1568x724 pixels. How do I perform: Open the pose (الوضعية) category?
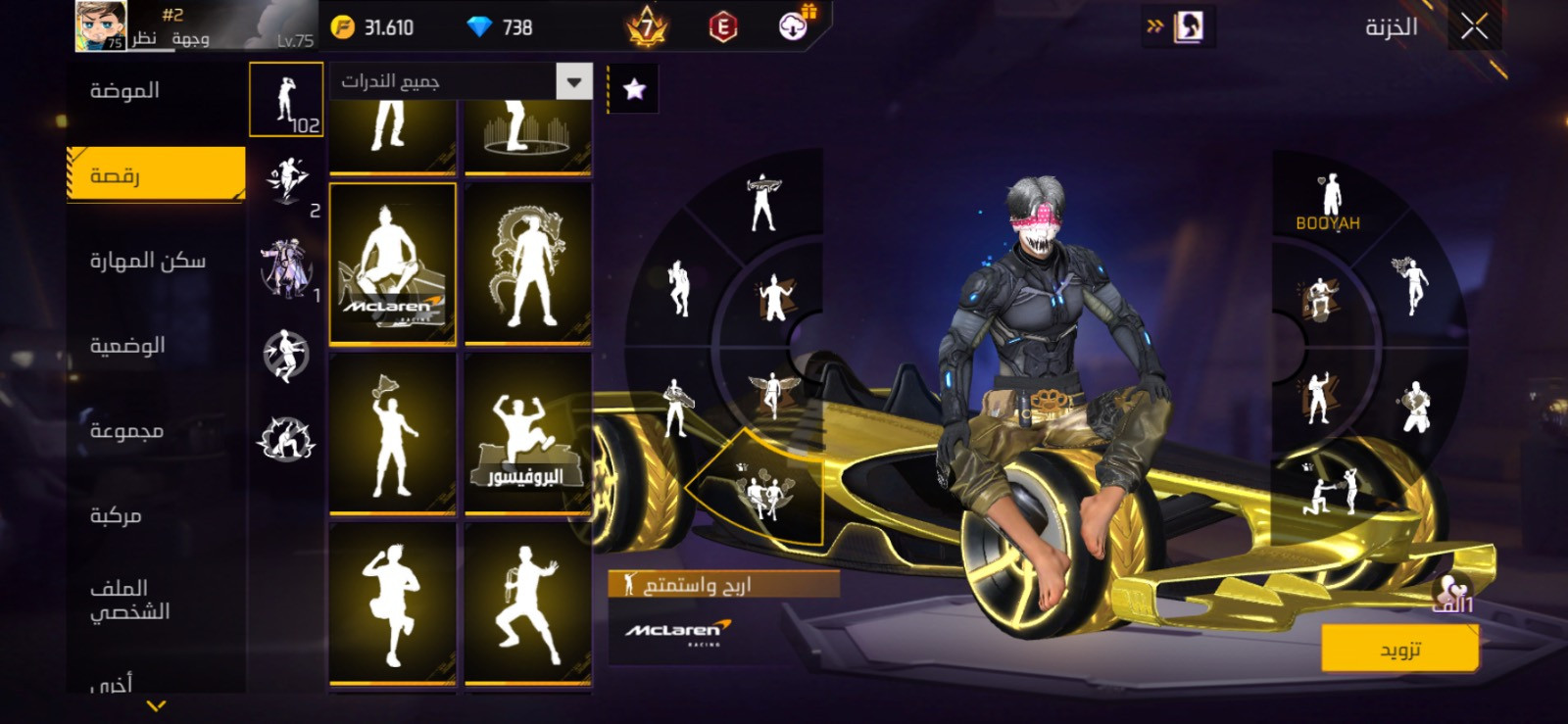pyautogui.click(x=127, y=346)
